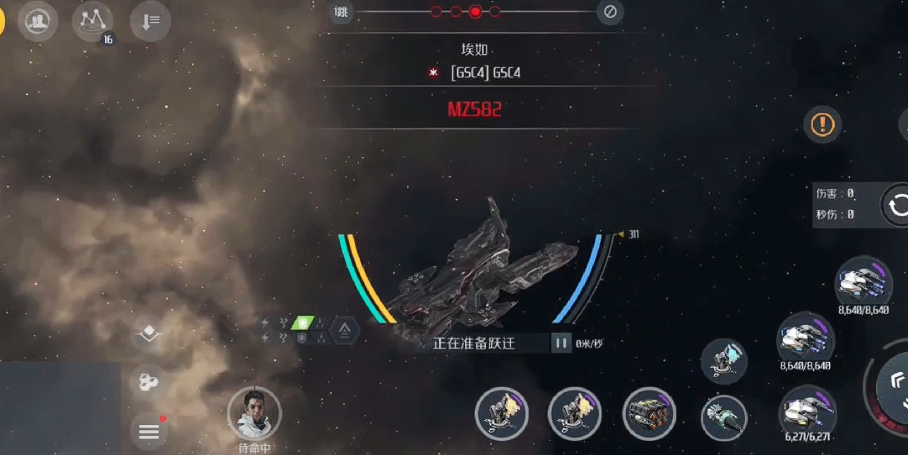Select the weapon showing 6,271/6,271

806,411
